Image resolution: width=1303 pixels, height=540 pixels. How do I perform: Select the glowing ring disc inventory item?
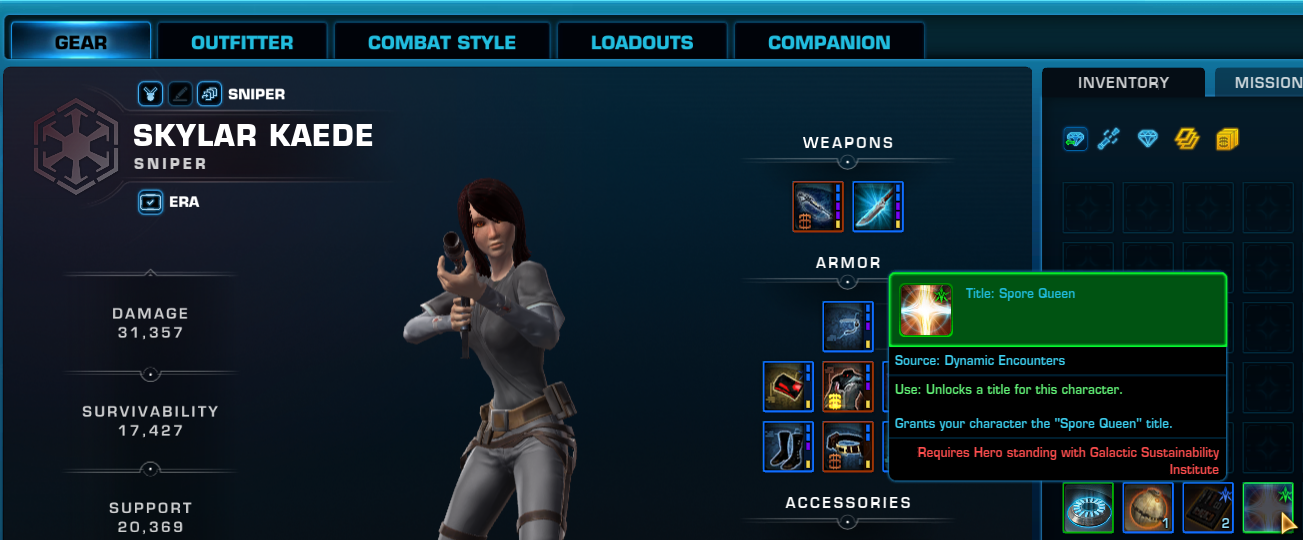tap(1087, 507)
